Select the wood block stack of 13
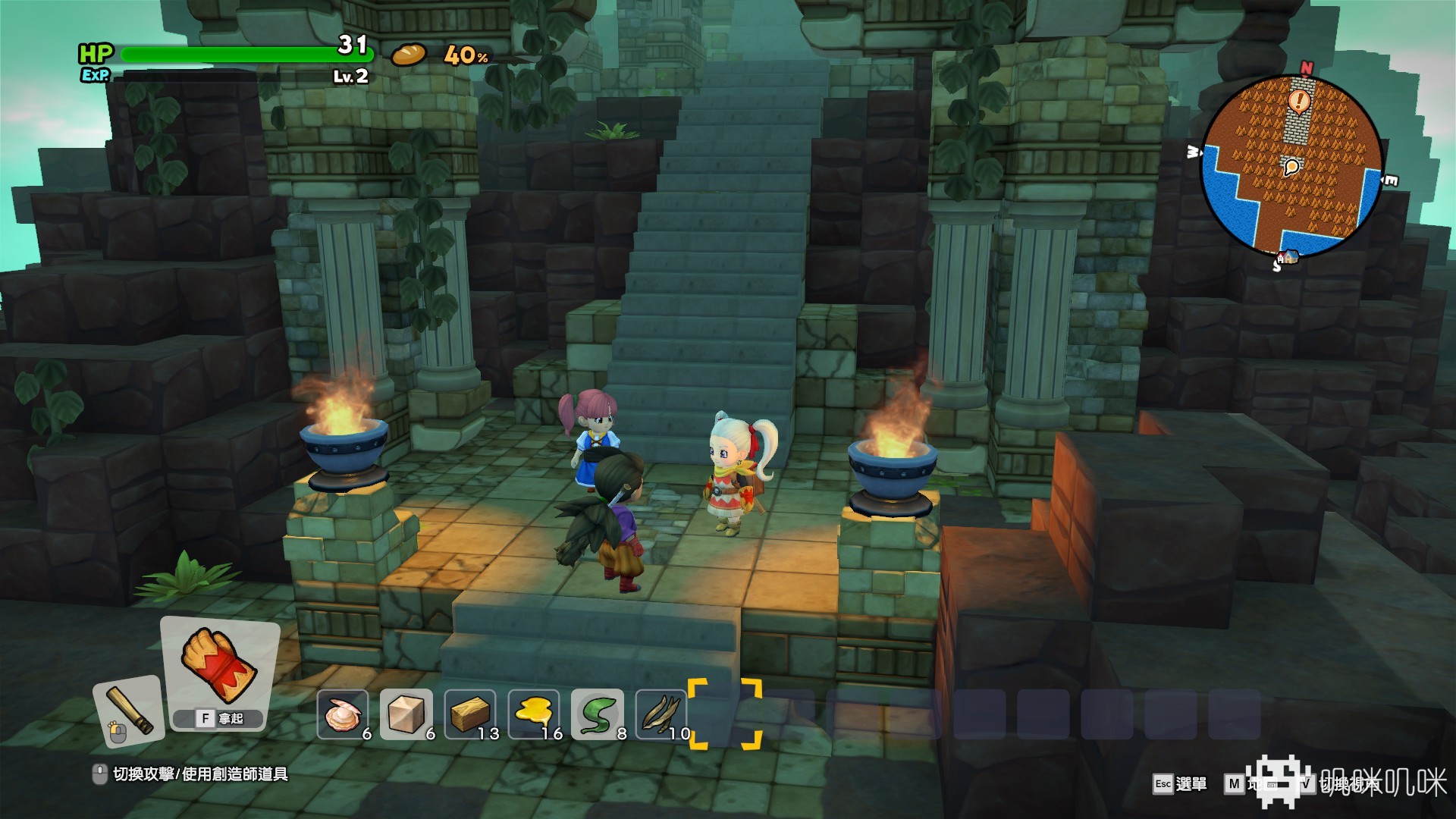 coord(470,714)
